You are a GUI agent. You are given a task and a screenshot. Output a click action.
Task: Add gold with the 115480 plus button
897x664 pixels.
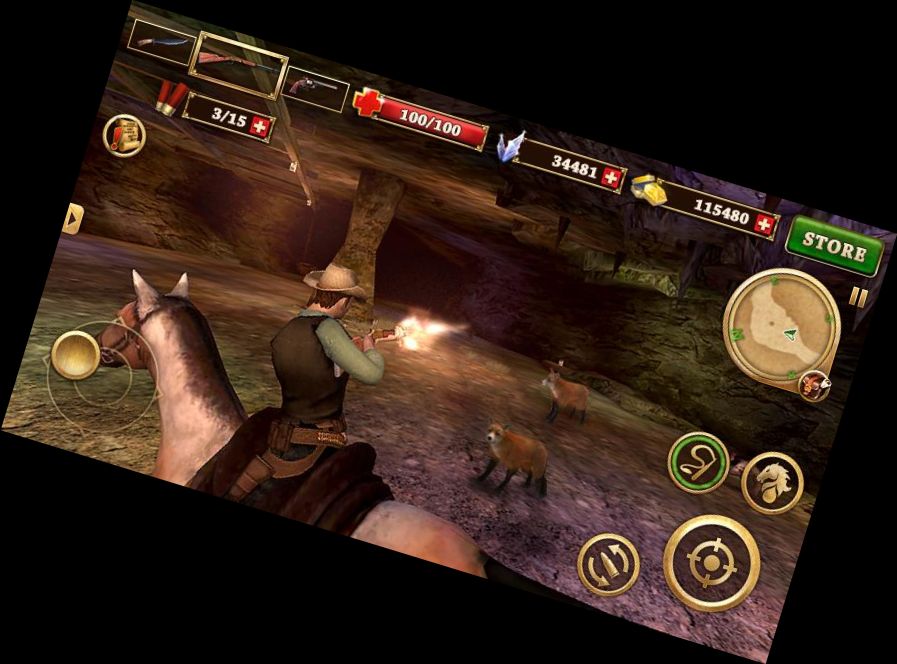coord(766,224)
